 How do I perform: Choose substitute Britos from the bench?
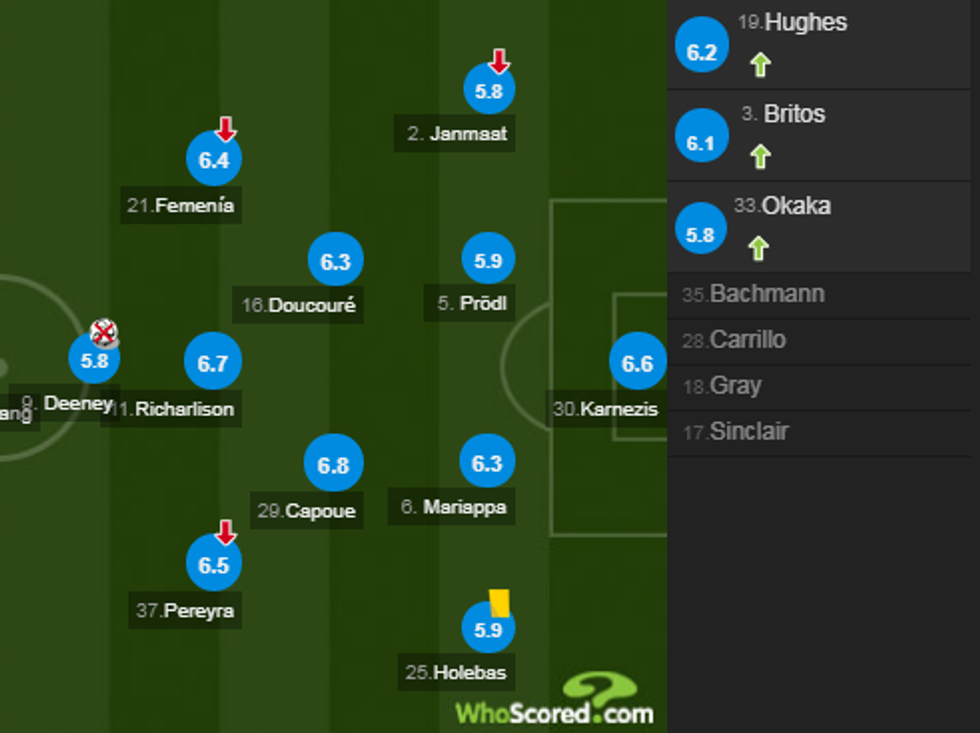coord(794,114)
